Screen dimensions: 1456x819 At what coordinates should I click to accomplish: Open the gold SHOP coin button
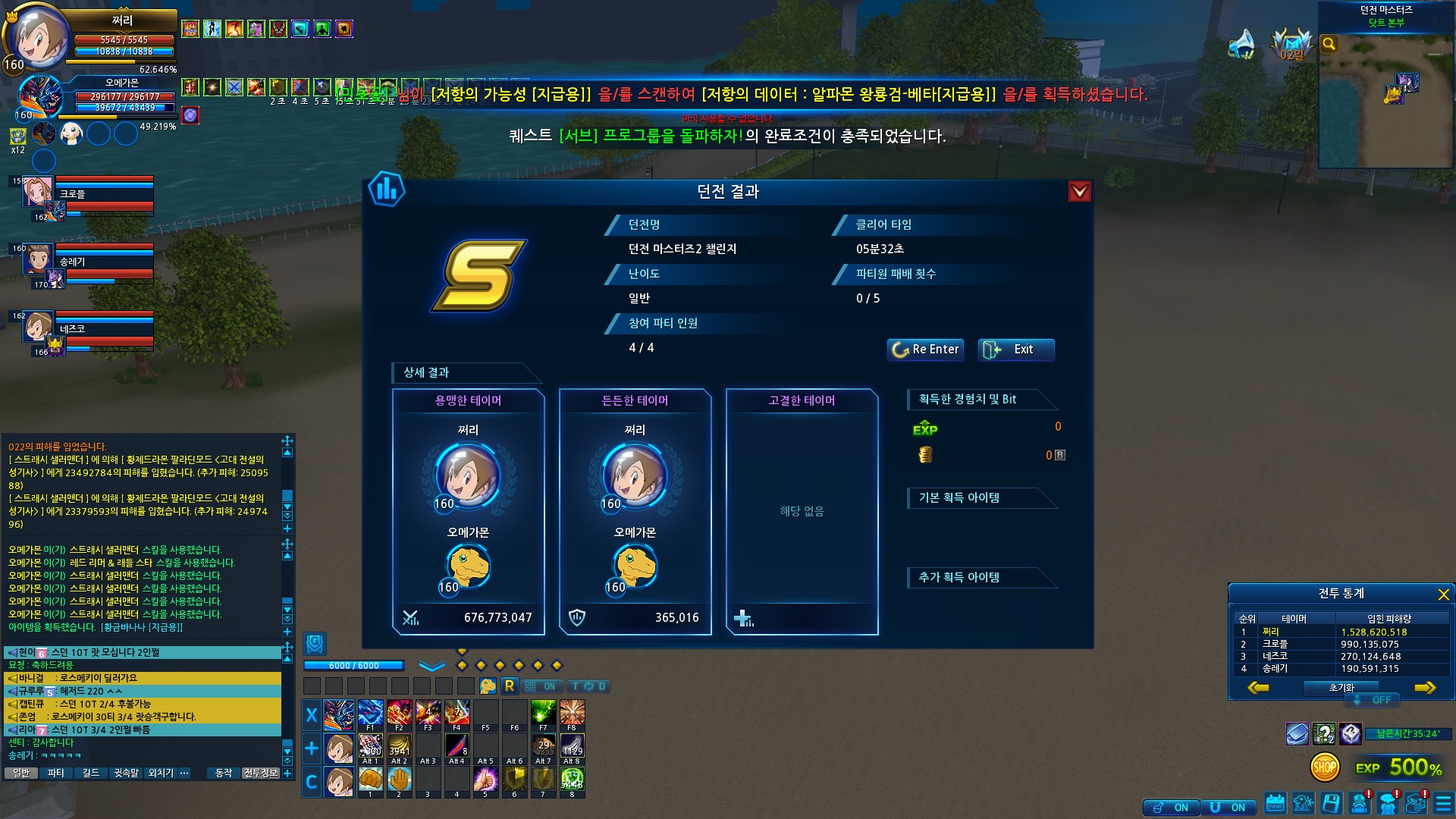1325,767
